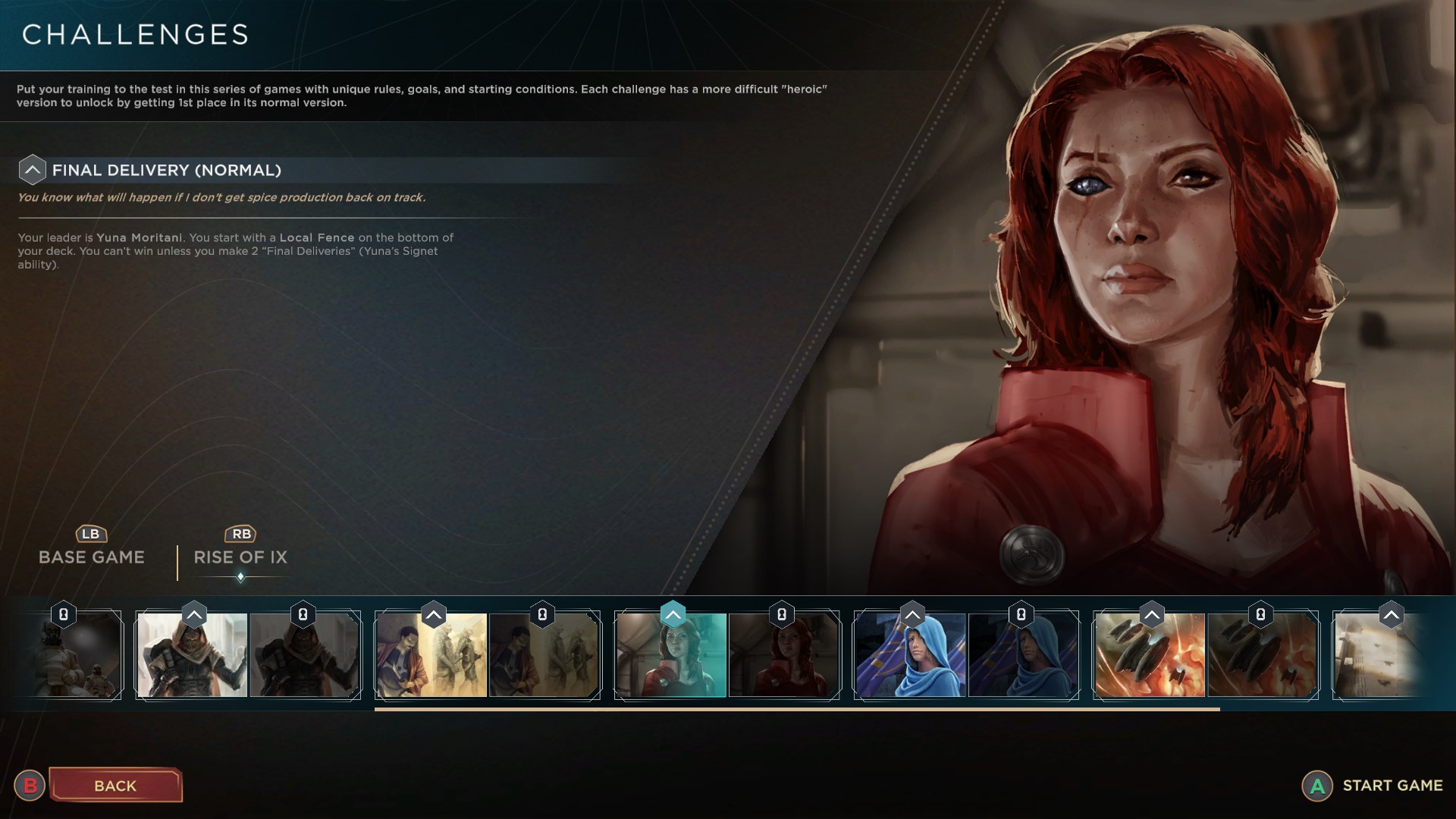Click the lock icon on the leftmost darkened challenge thumbnail
The height and width of the screenshot is (819, 1456).
coord(64,615)
